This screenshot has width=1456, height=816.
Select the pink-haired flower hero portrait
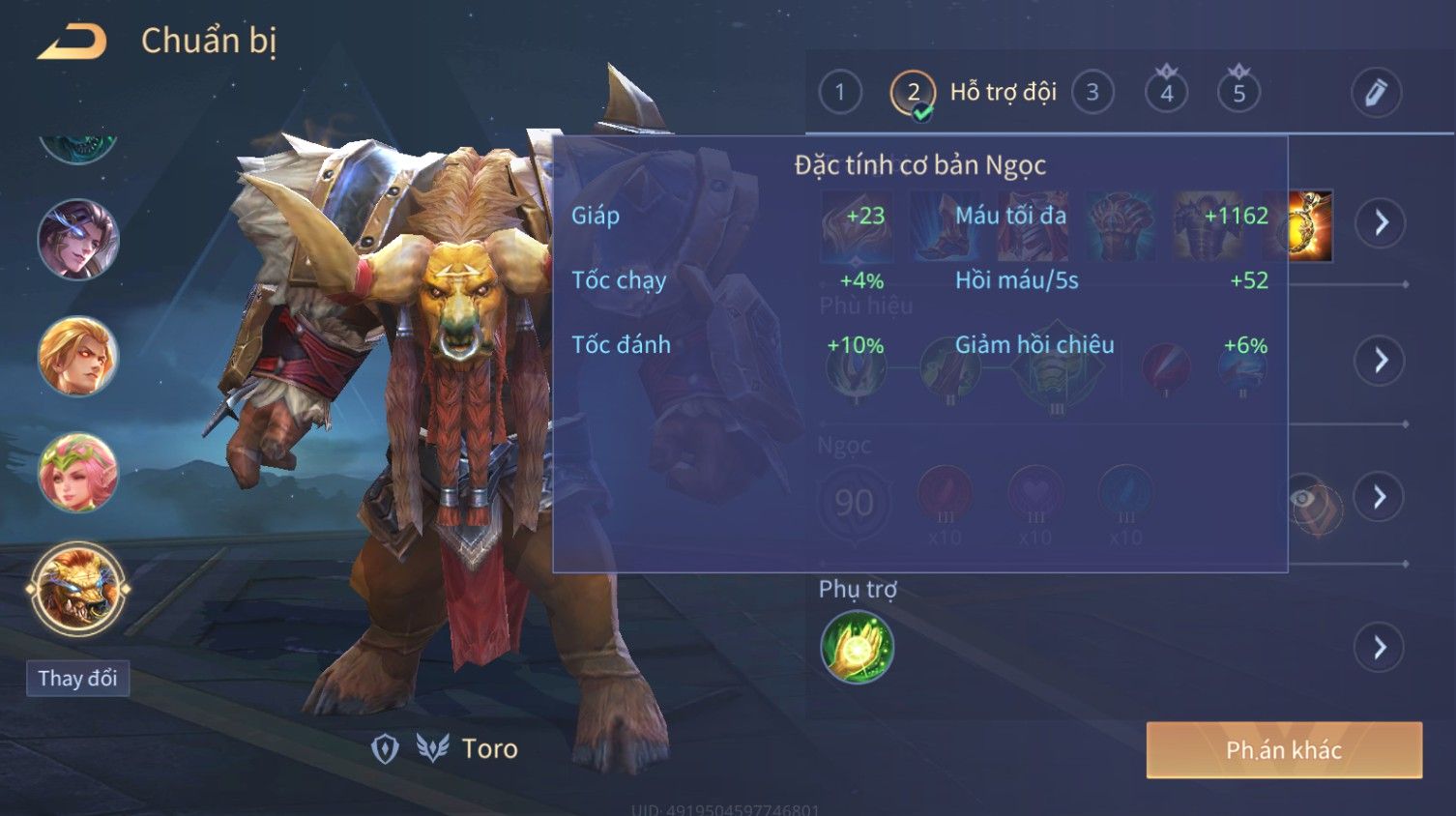77,473
